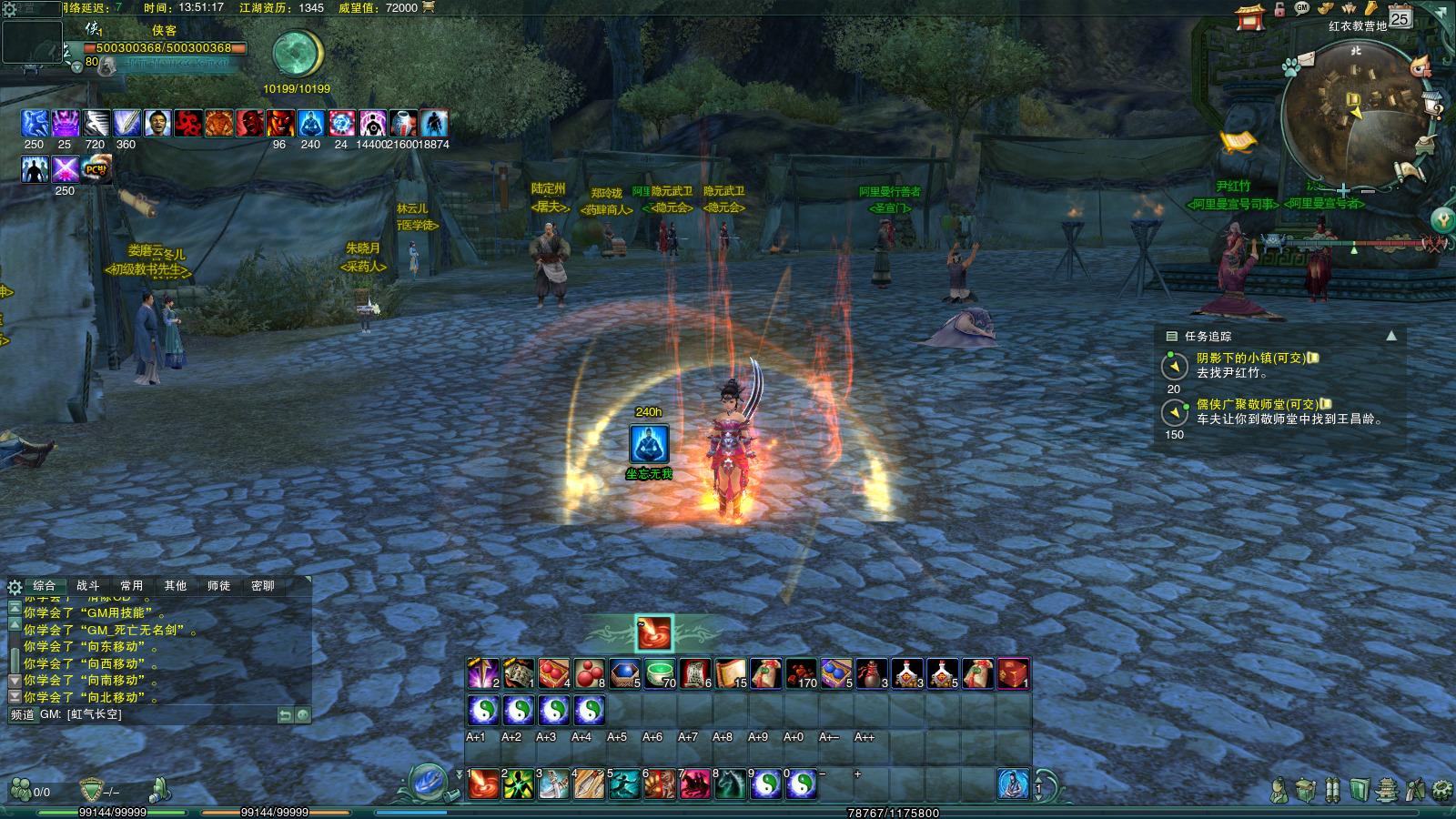Click the 频道 channel button
This screenshot has width=1456, height=819.
23,715
